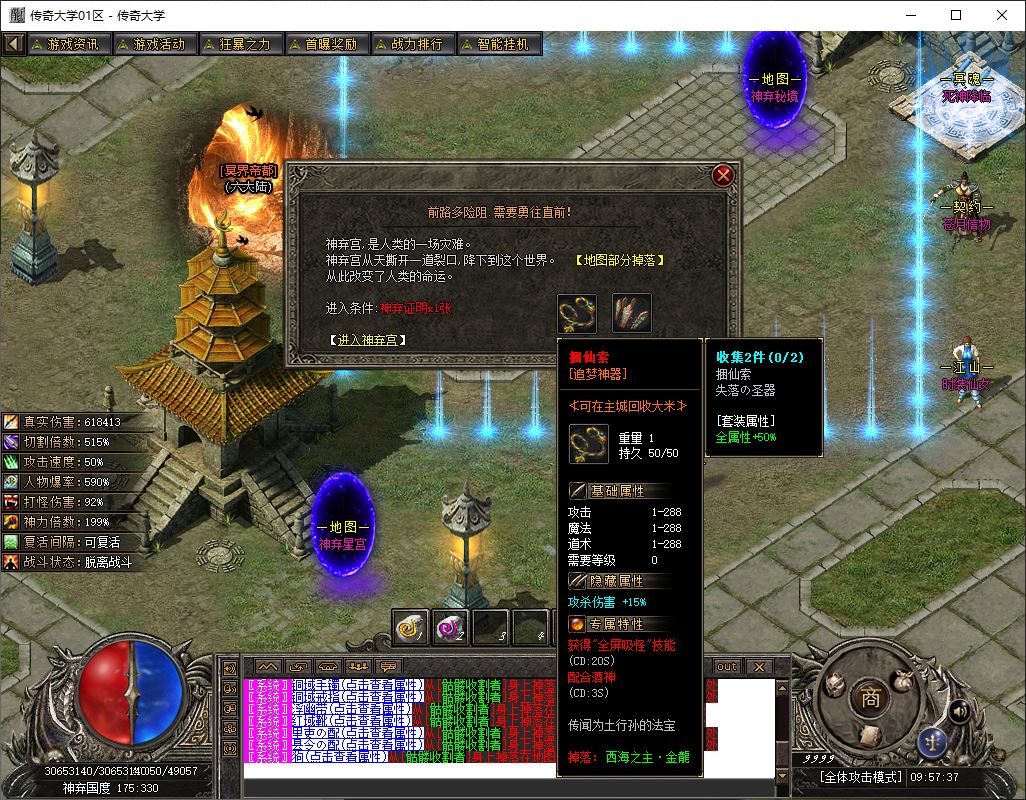1026x800 pixels.
Task: Maximize the game window
Action: click(956, 15)
